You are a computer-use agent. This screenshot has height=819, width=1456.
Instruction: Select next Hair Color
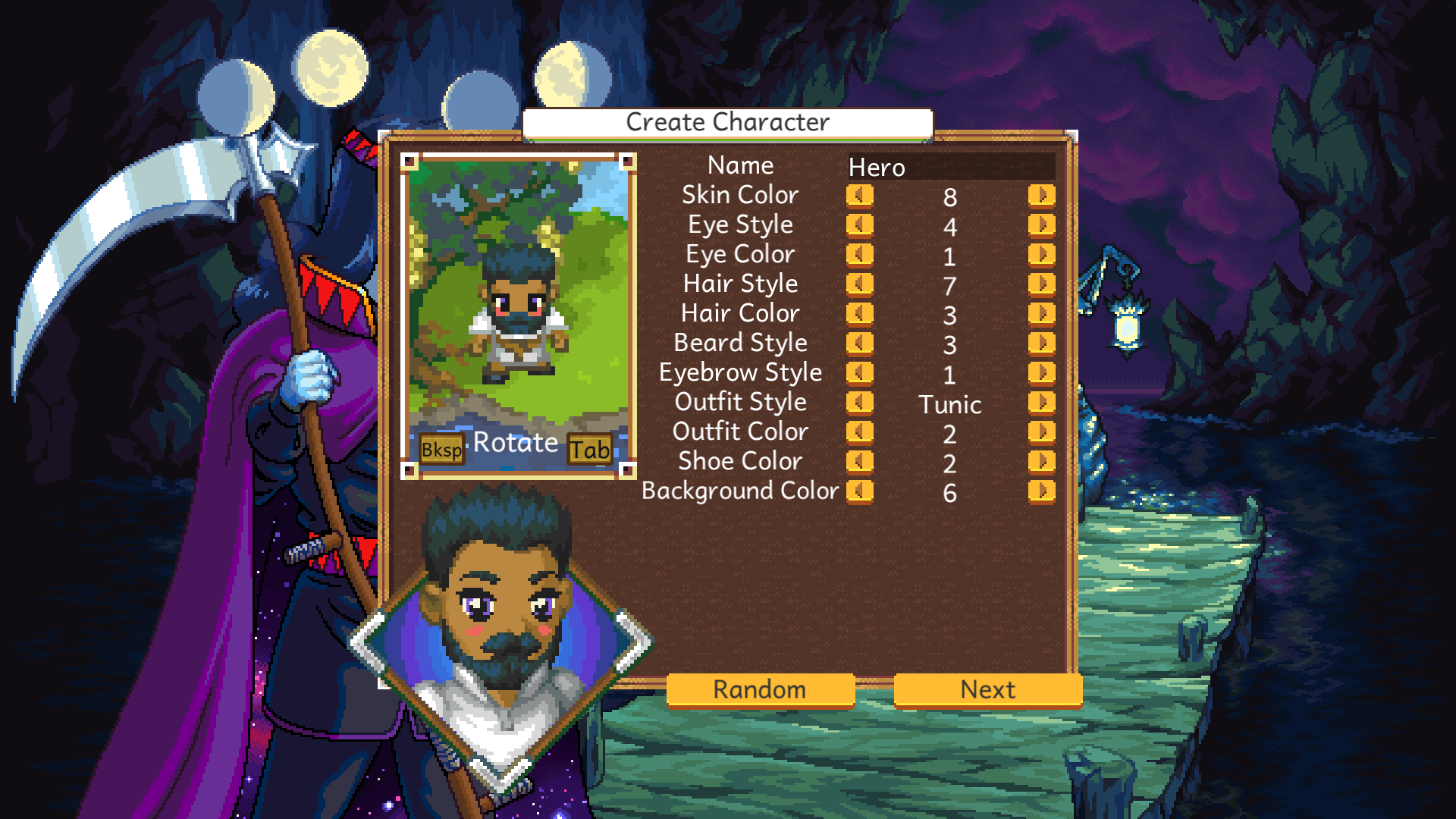(x=1041, y=314)
